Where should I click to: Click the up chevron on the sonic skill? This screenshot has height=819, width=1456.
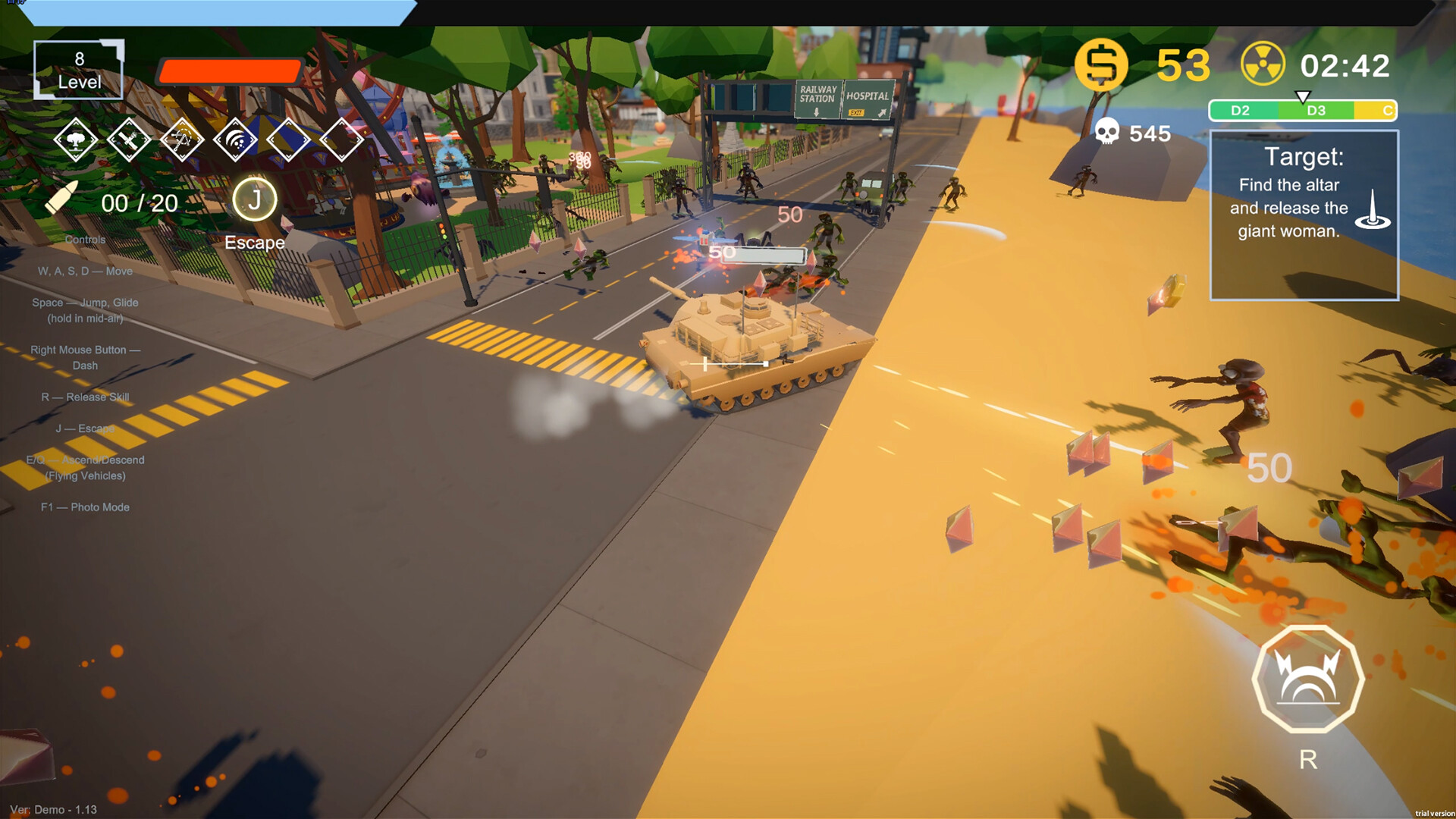point(236,123)
